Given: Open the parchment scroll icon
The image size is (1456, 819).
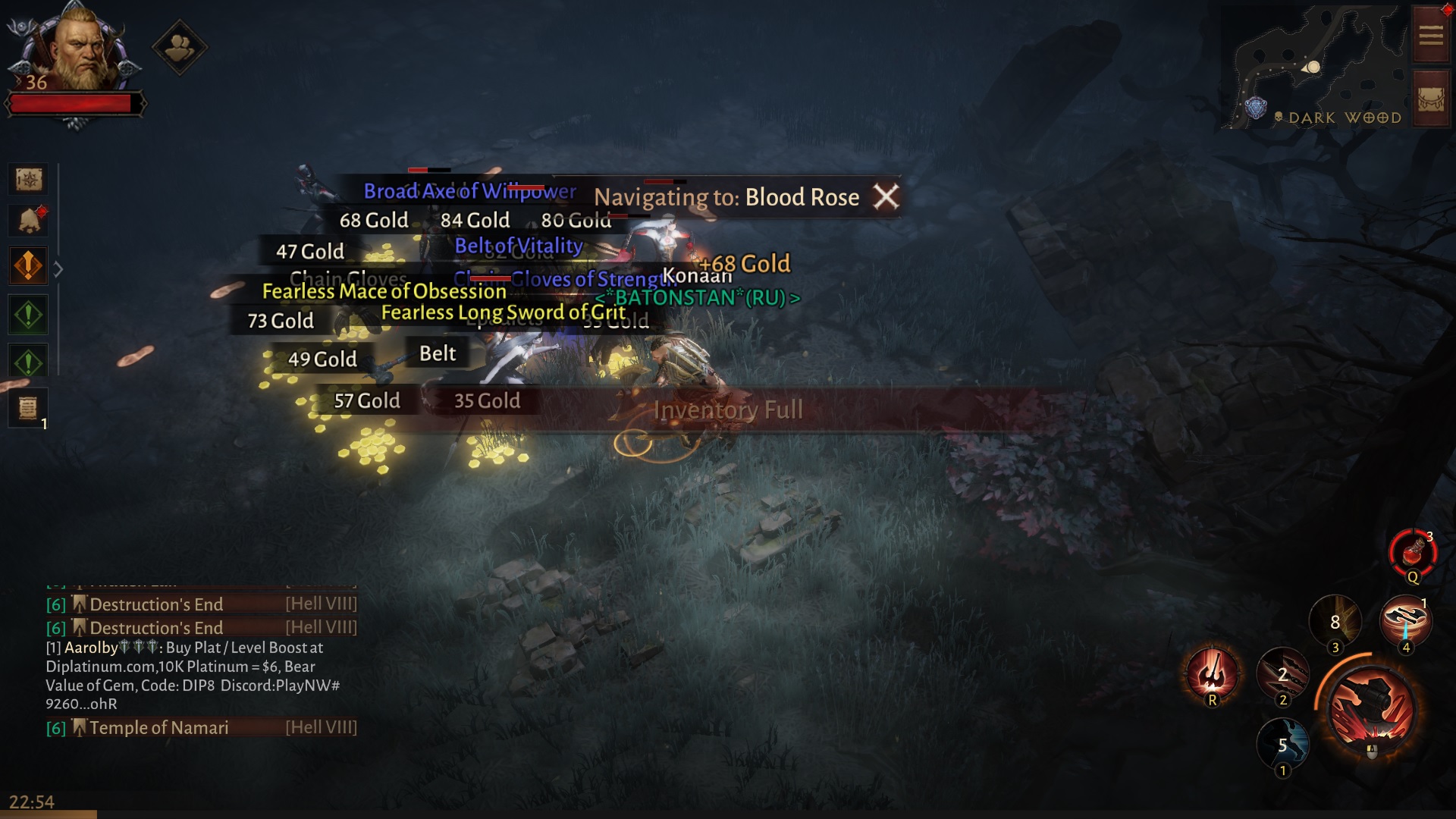Looking at the screenshot, I should tap(29, 408).
